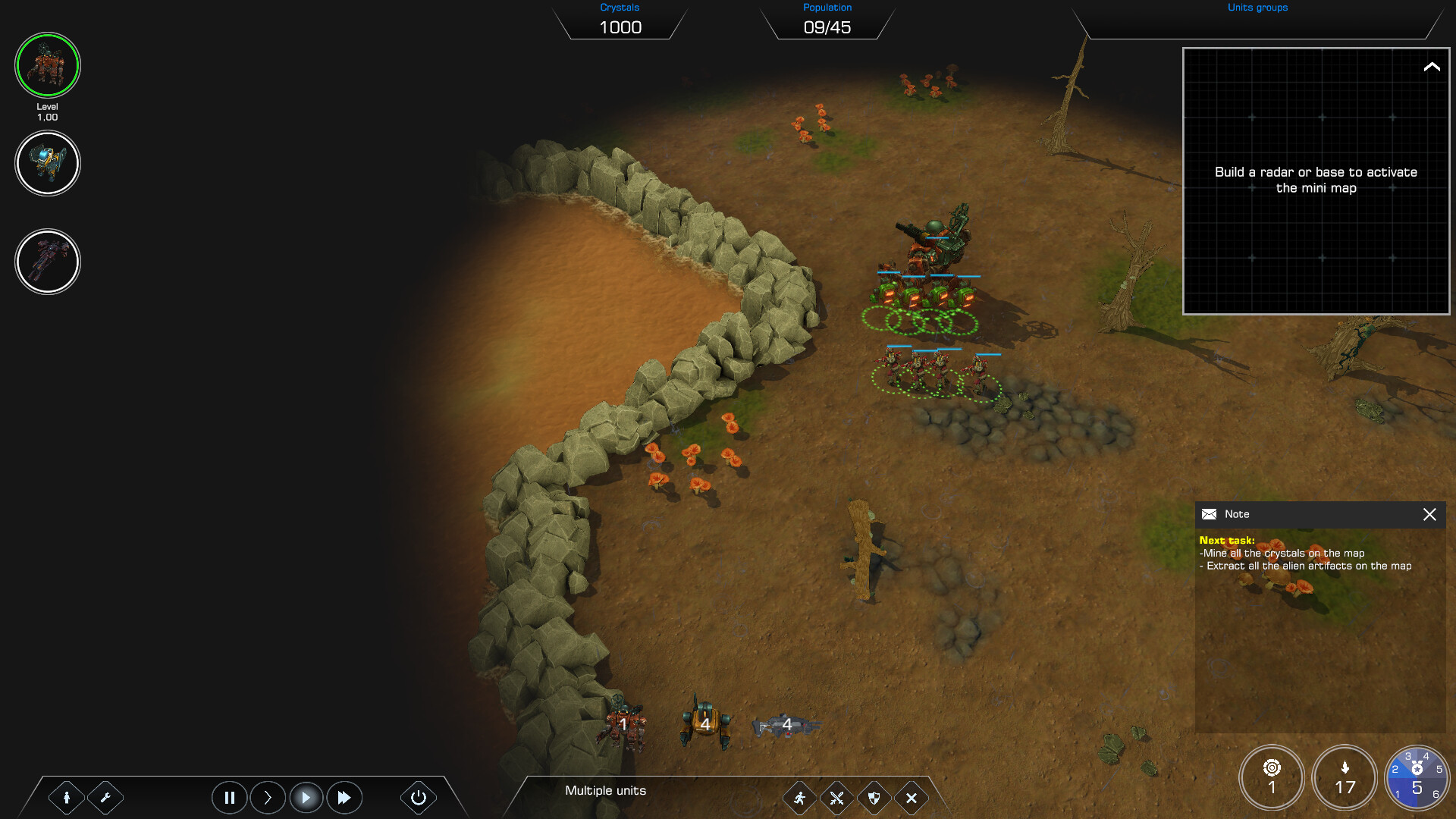Pause the game with the pause toggle
This screenshot has height=819, width=1456.
pos(229,797)
